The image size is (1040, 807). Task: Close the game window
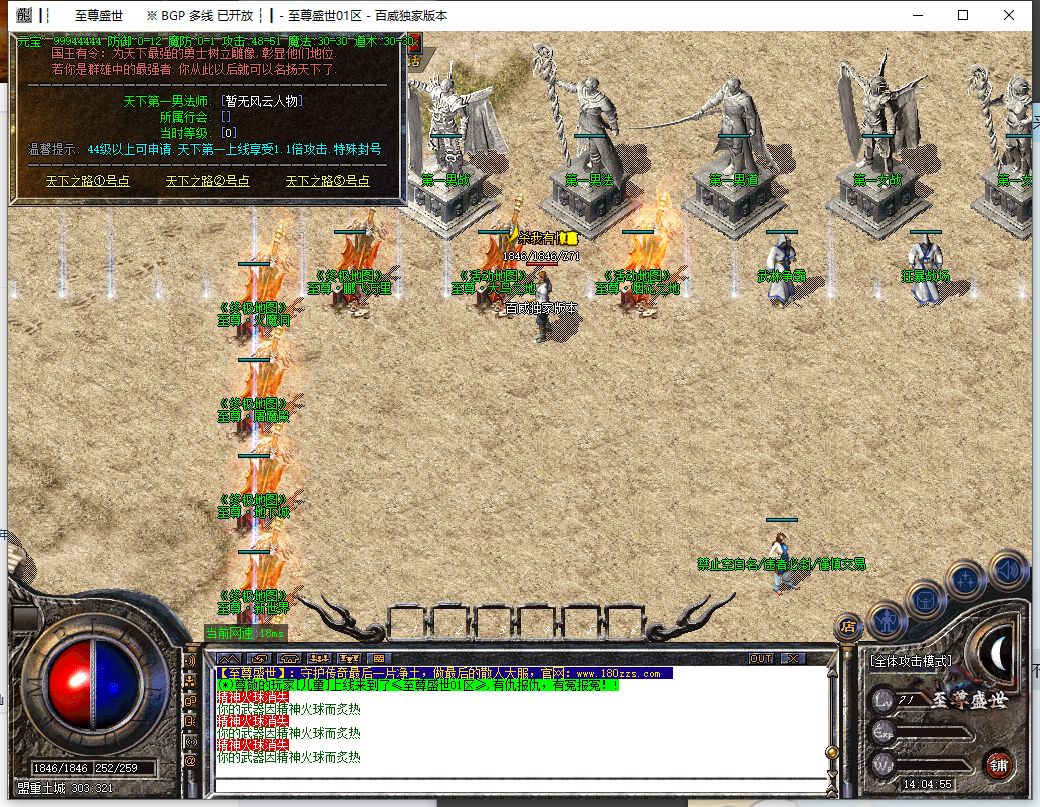(x=1010, y=15)
